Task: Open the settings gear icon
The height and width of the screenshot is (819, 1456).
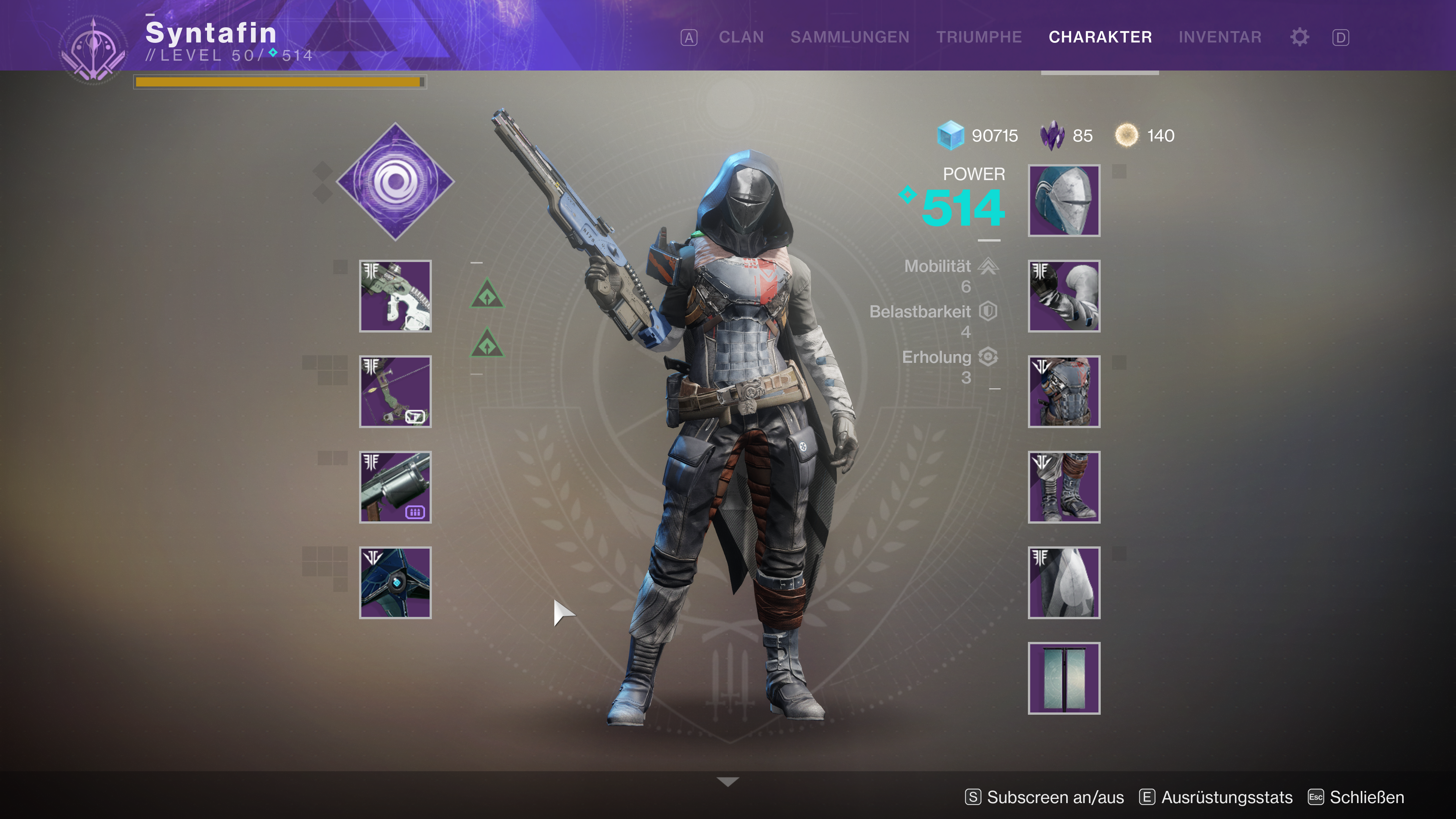Action: click(1299, 37)
